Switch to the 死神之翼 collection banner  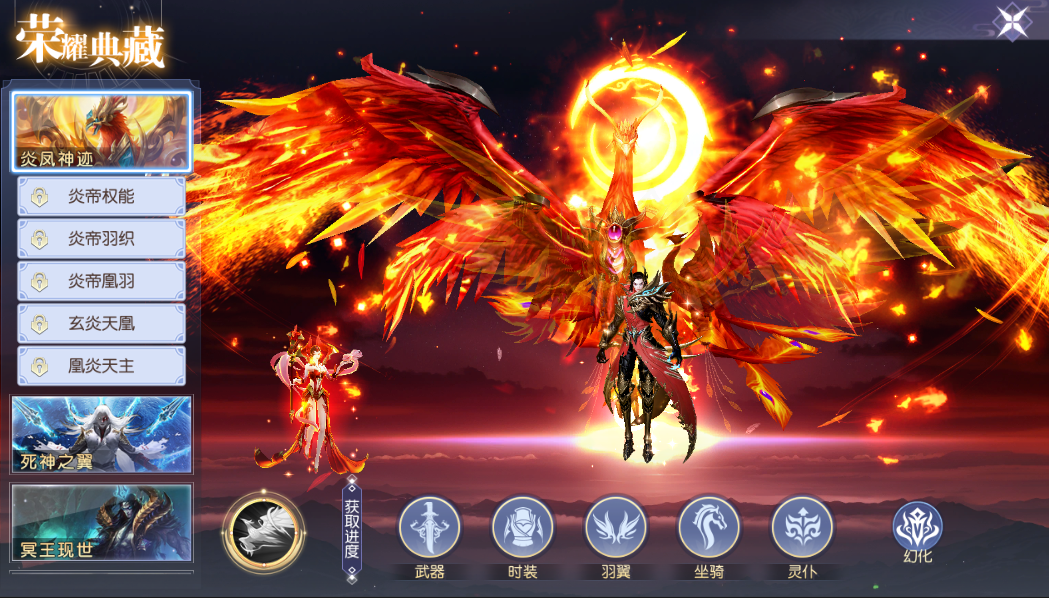coord(101,434)
